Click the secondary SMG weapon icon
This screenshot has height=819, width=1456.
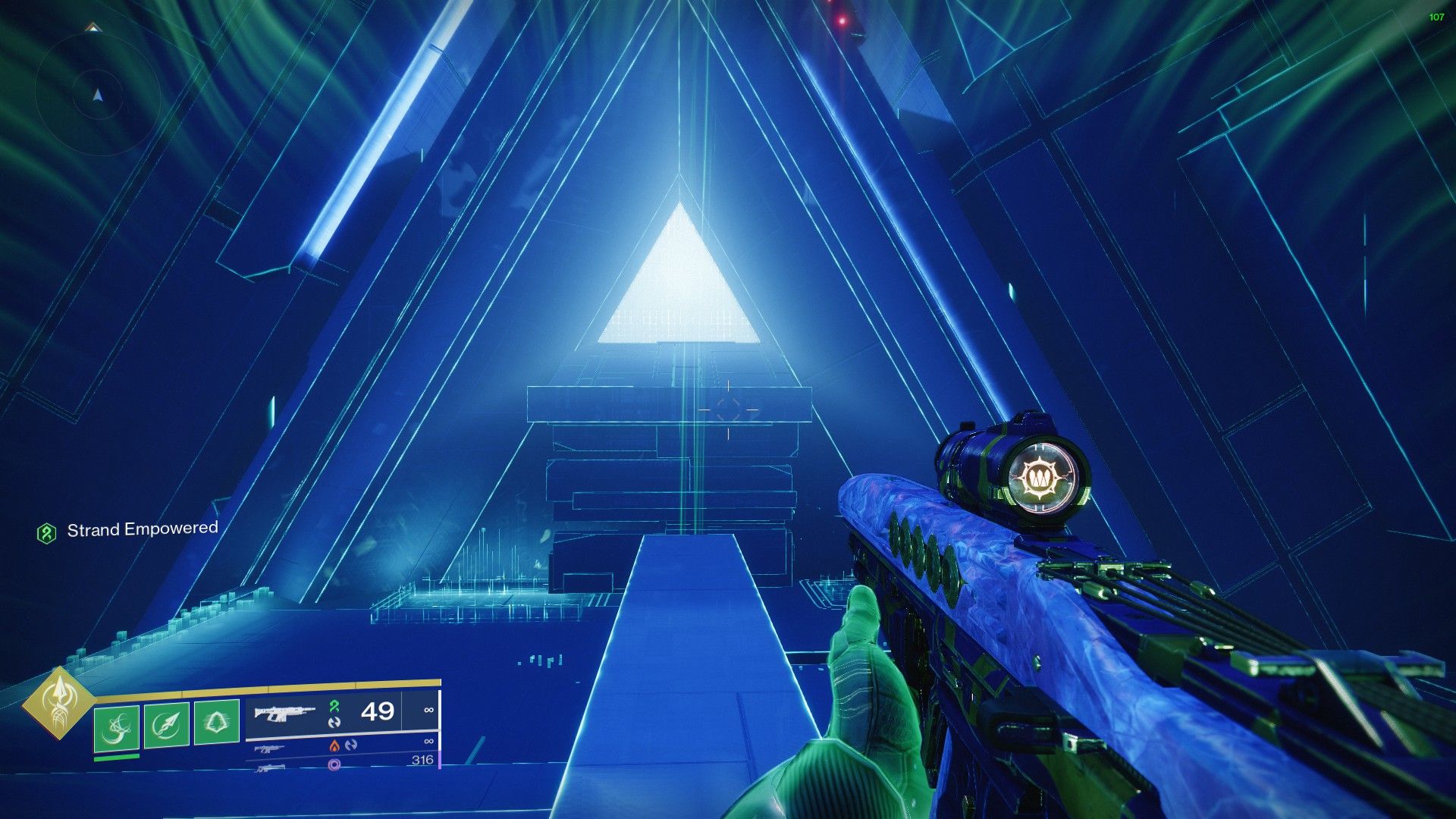click(271, 748)
